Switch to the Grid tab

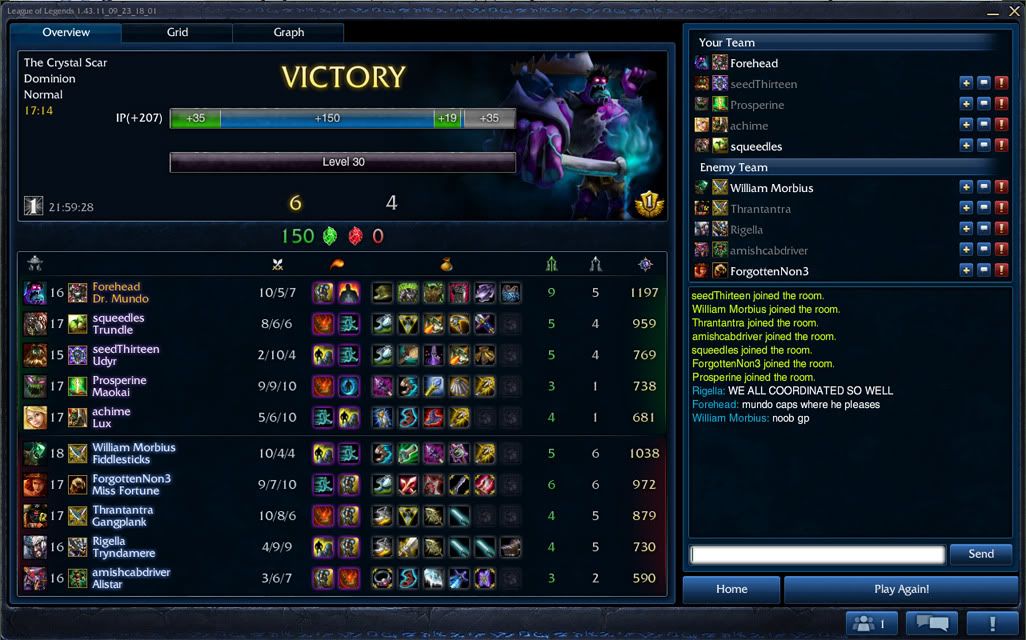(x=177, y=32)
